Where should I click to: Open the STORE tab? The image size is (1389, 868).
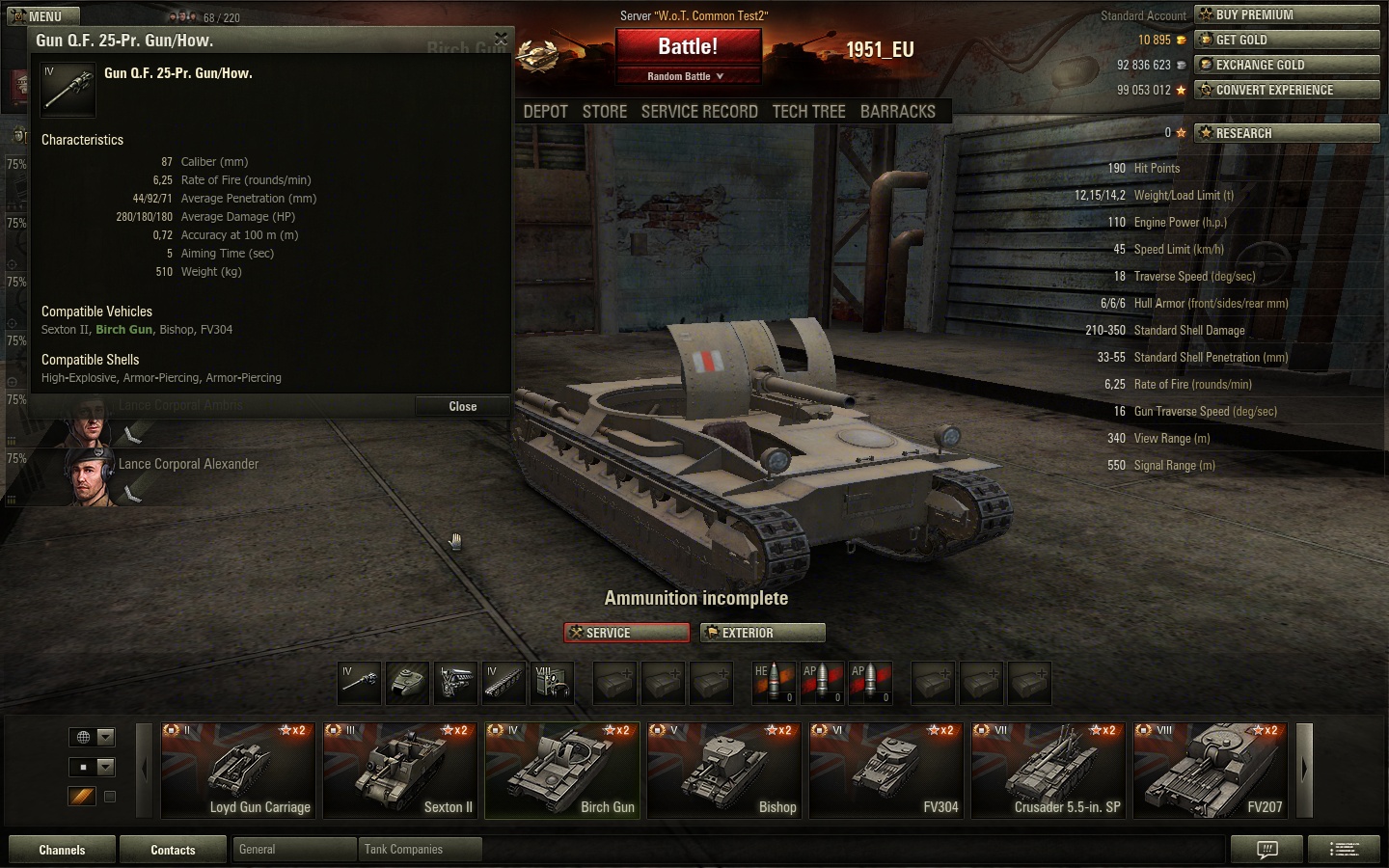(605, 111)
